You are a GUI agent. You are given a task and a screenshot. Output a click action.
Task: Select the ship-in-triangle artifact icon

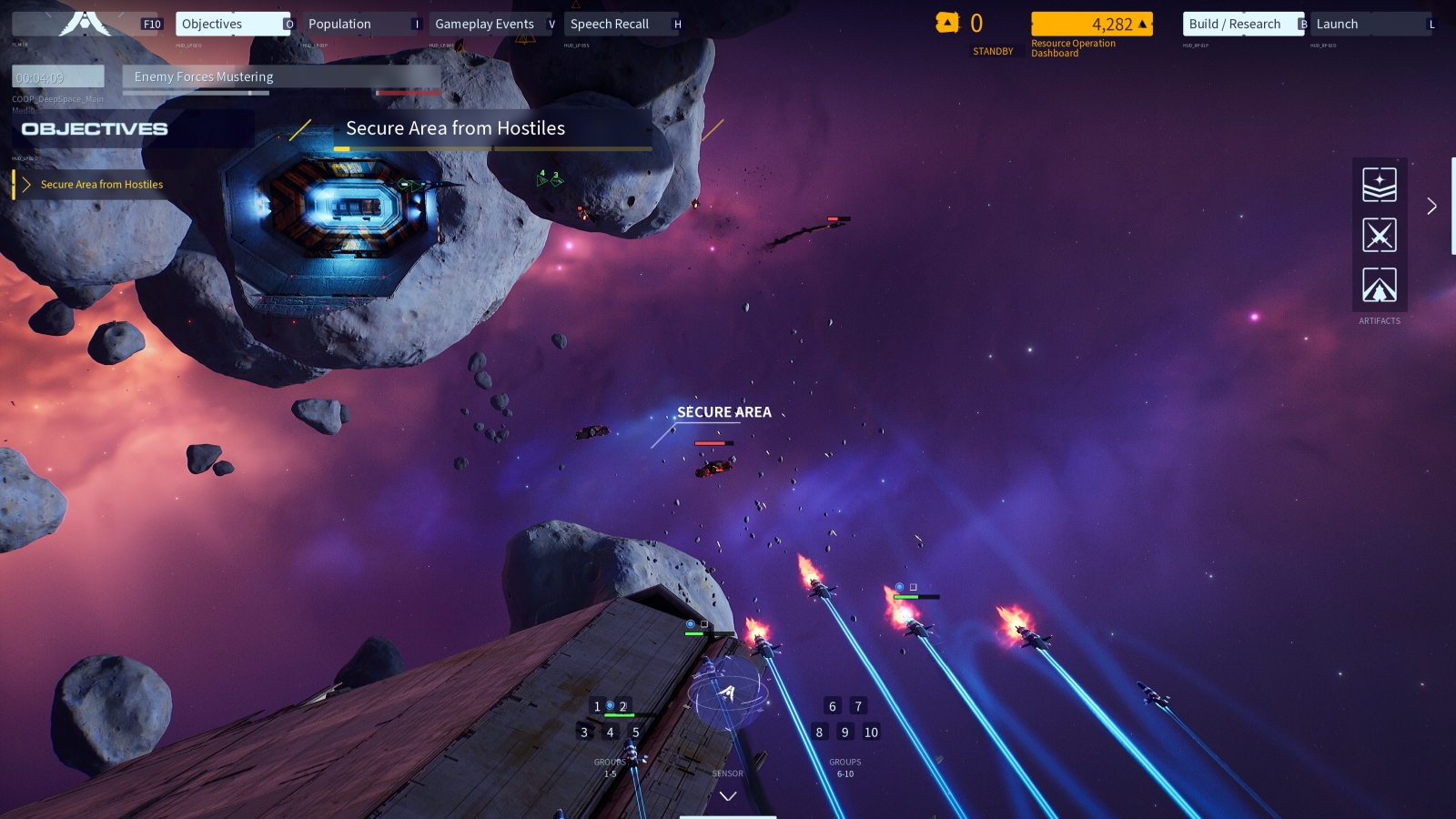[1380, 286]
